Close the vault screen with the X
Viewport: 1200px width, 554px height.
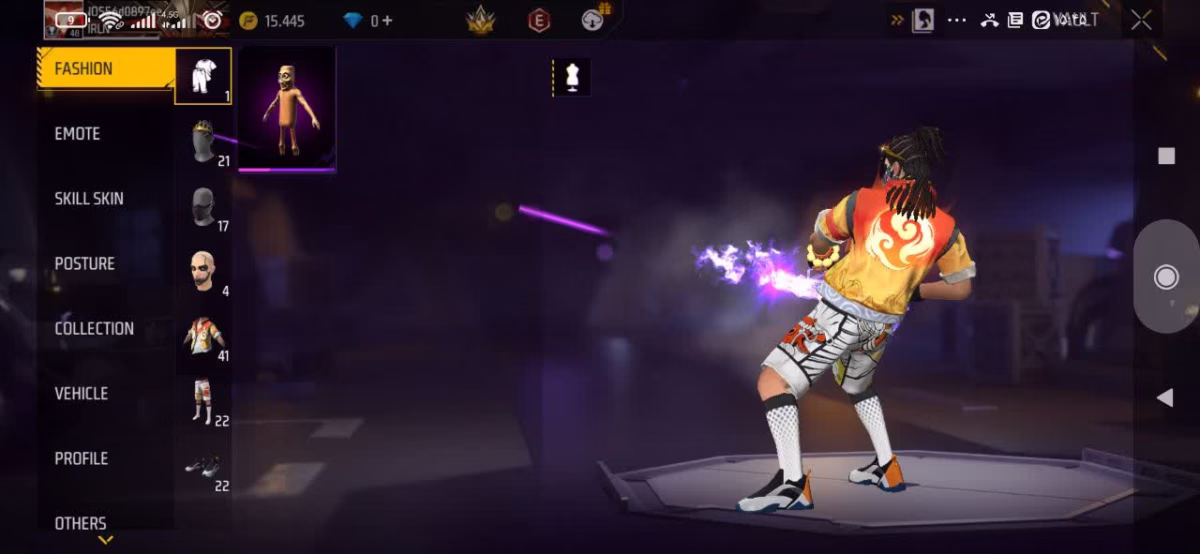1141,20
